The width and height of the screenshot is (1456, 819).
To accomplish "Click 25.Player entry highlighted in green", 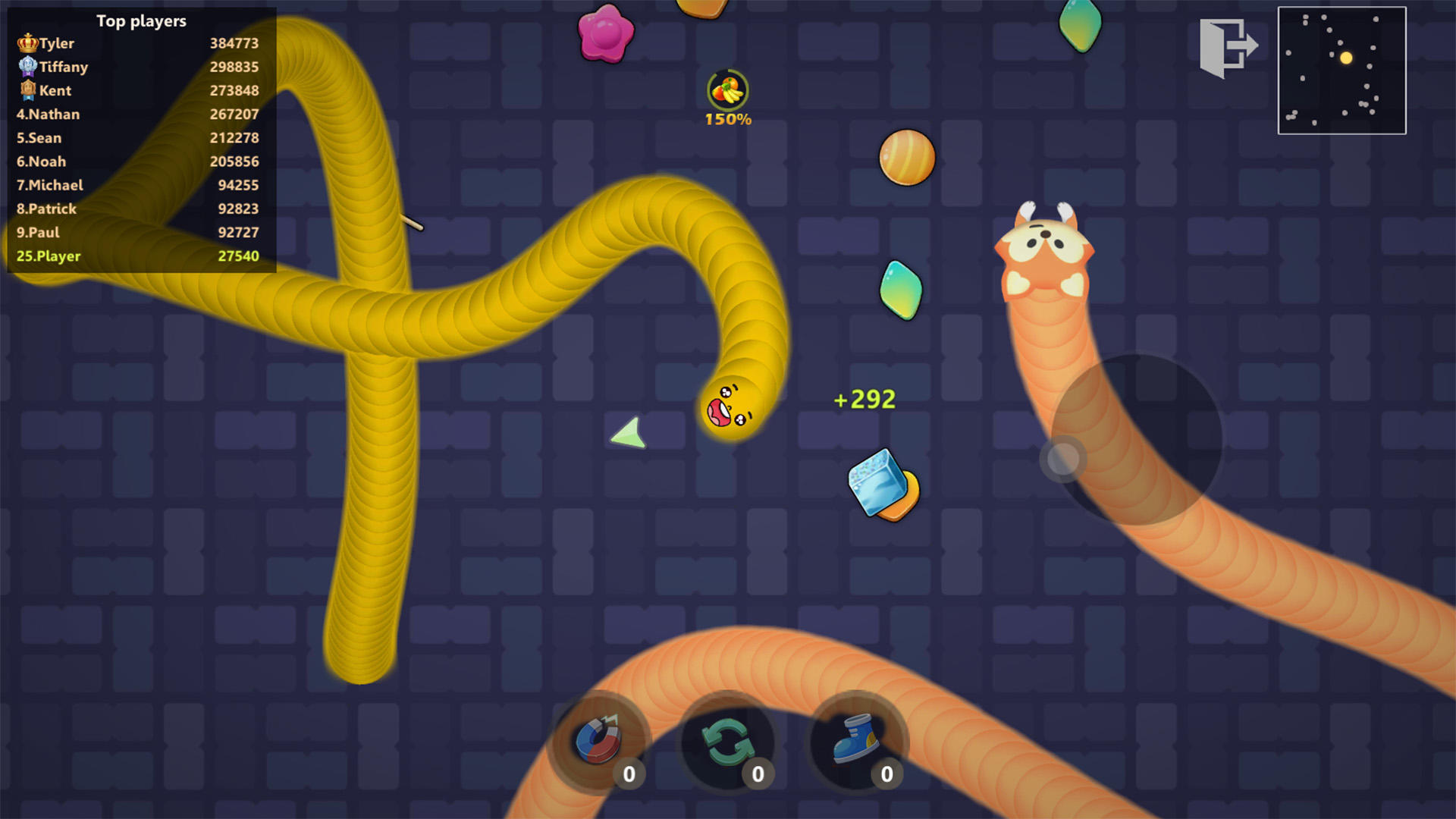I will (x=49, y=256).
